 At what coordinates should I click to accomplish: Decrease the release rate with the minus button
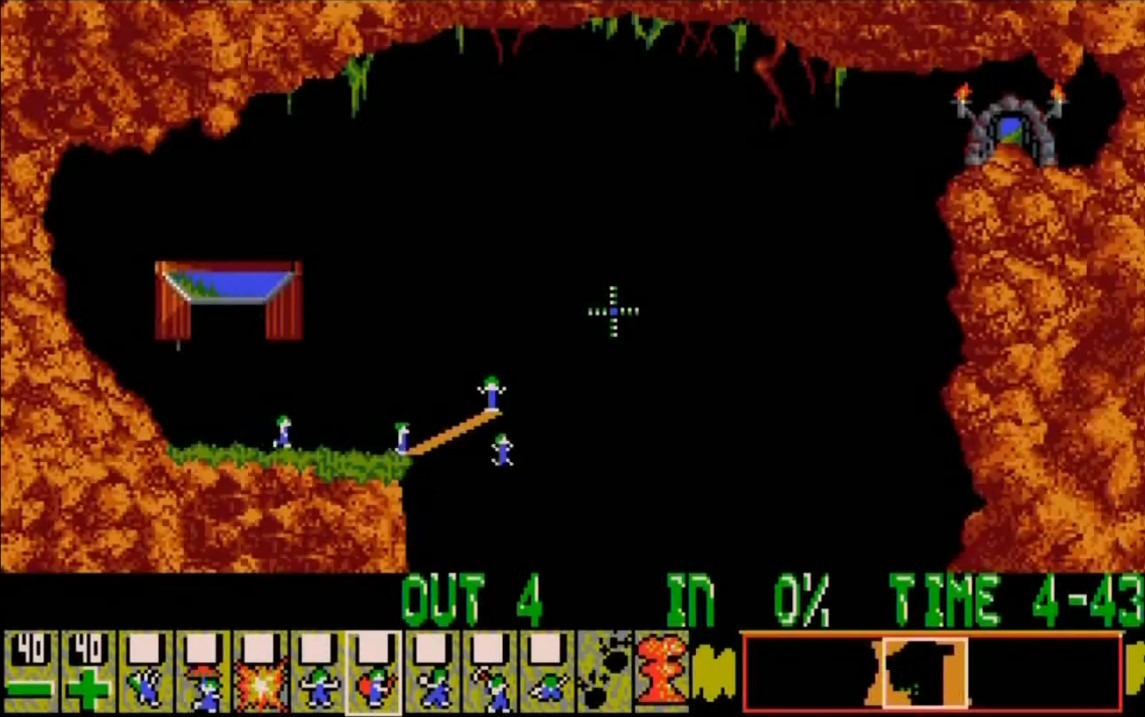30,672
